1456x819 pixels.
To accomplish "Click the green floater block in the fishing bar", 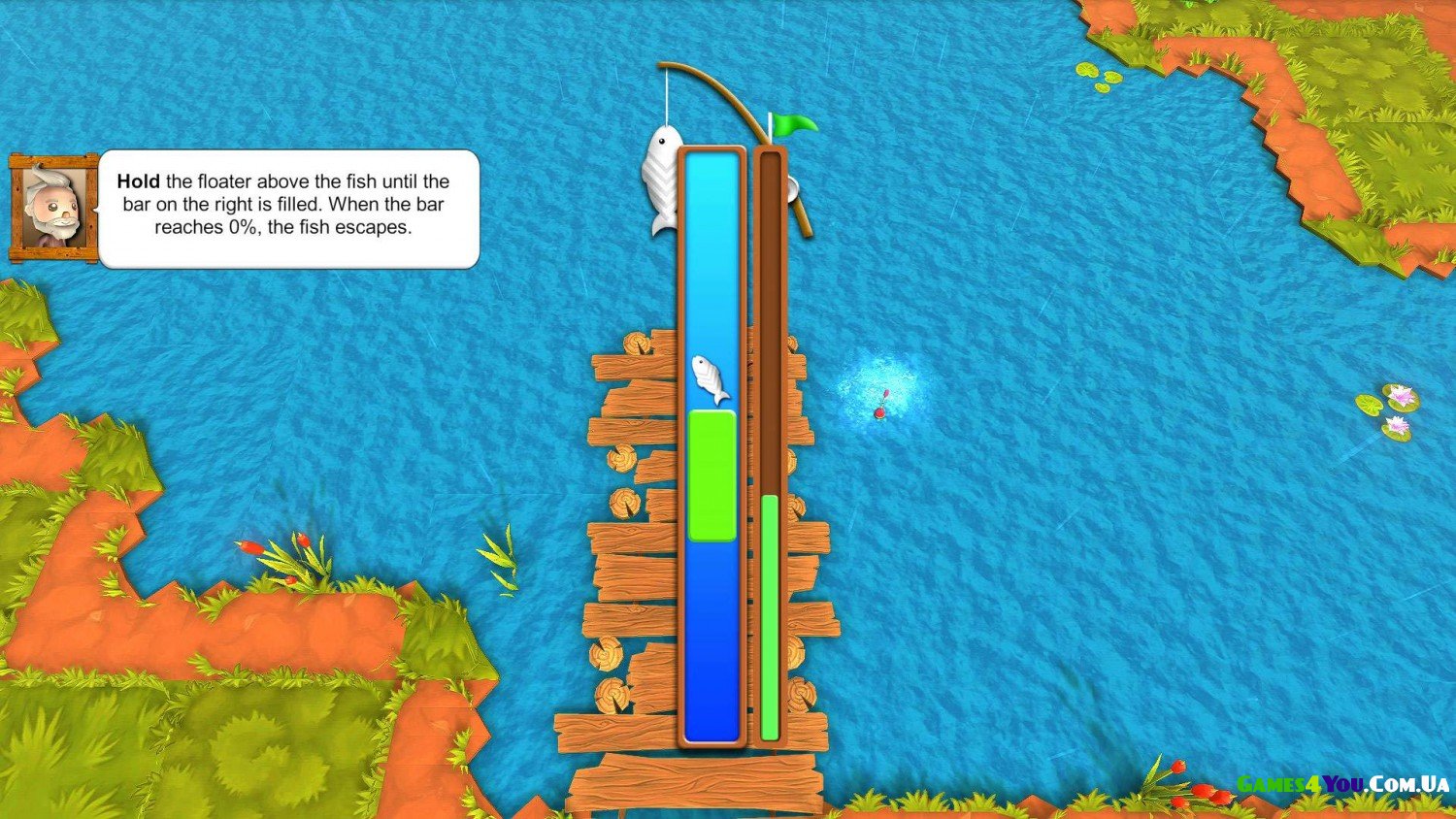I will (x=712, y=475).
